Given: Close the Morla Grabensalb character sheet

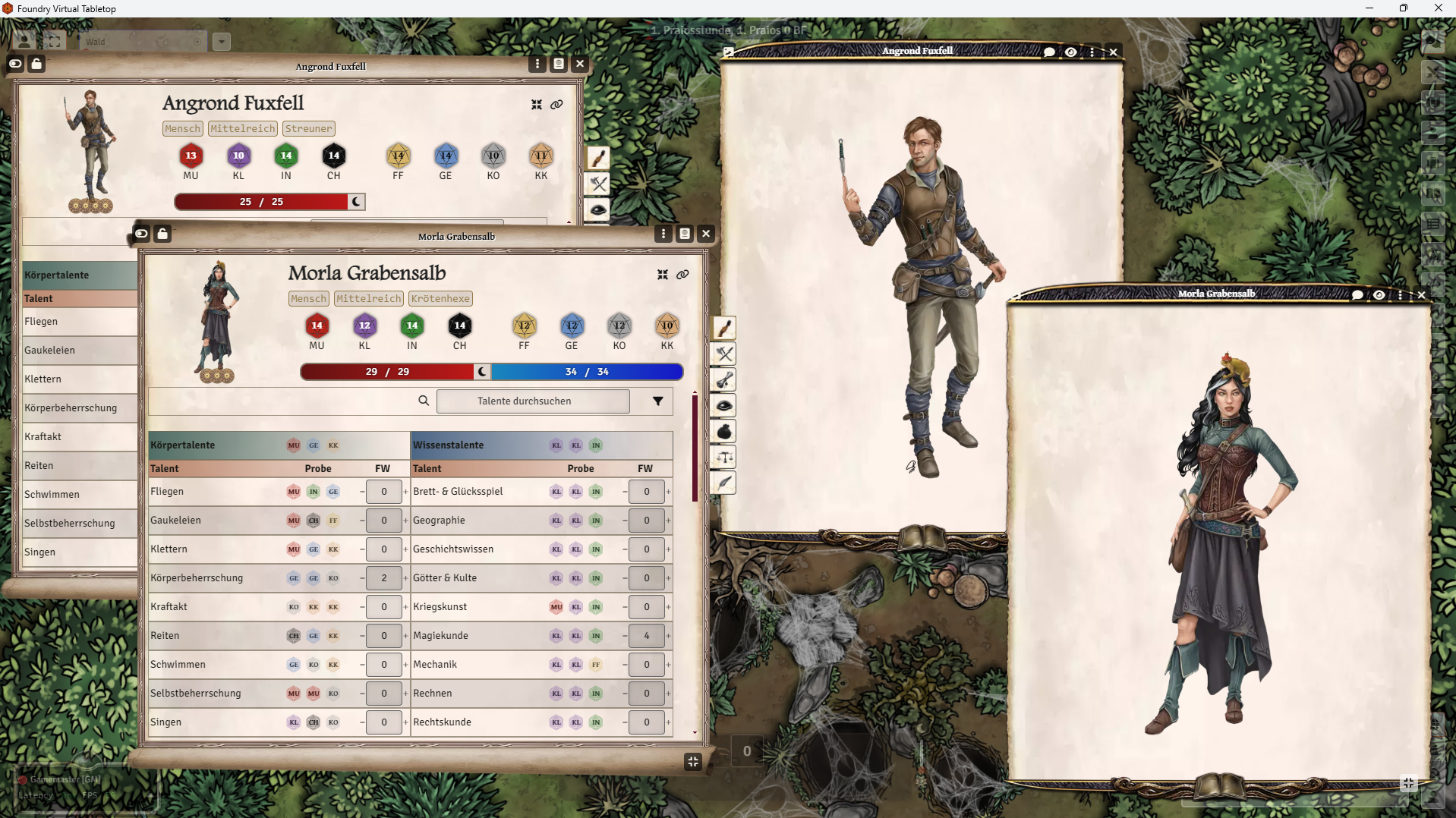Looking at the screenshot, I should 706,234.
